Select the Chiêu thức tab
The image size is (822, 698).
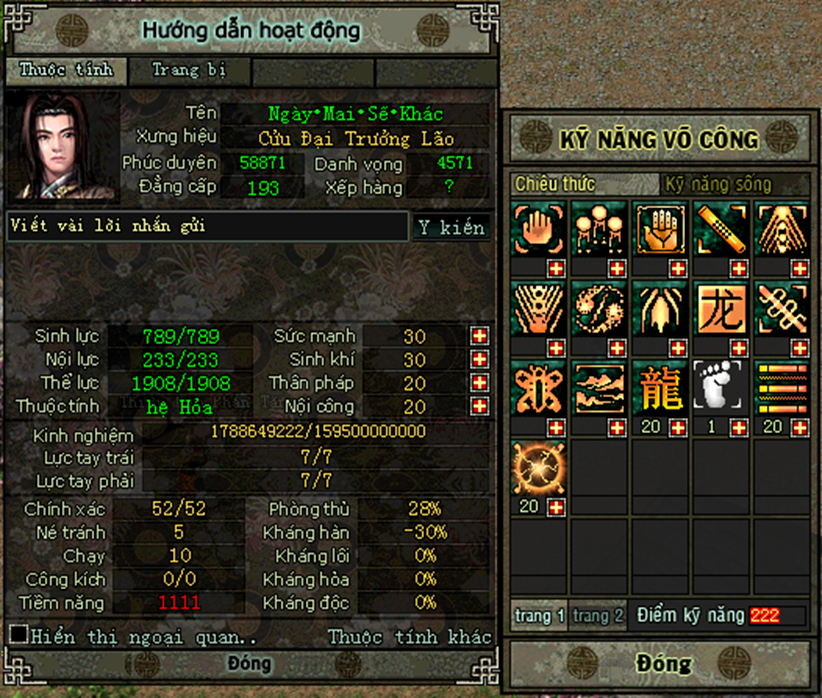555,184
